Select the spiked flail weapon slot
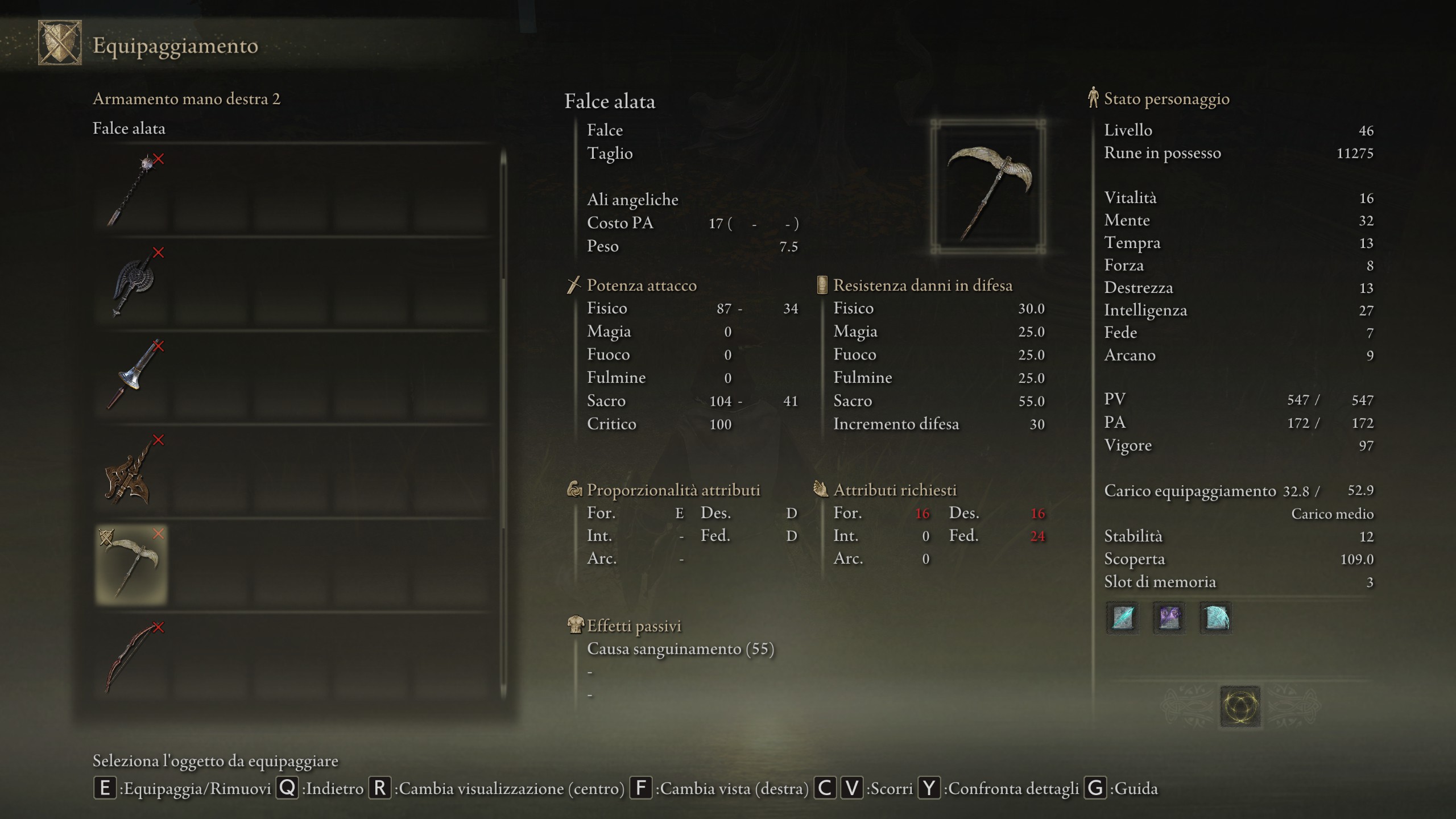The width and height of the screenshot is (1456, 819). [x=132, y=190]
